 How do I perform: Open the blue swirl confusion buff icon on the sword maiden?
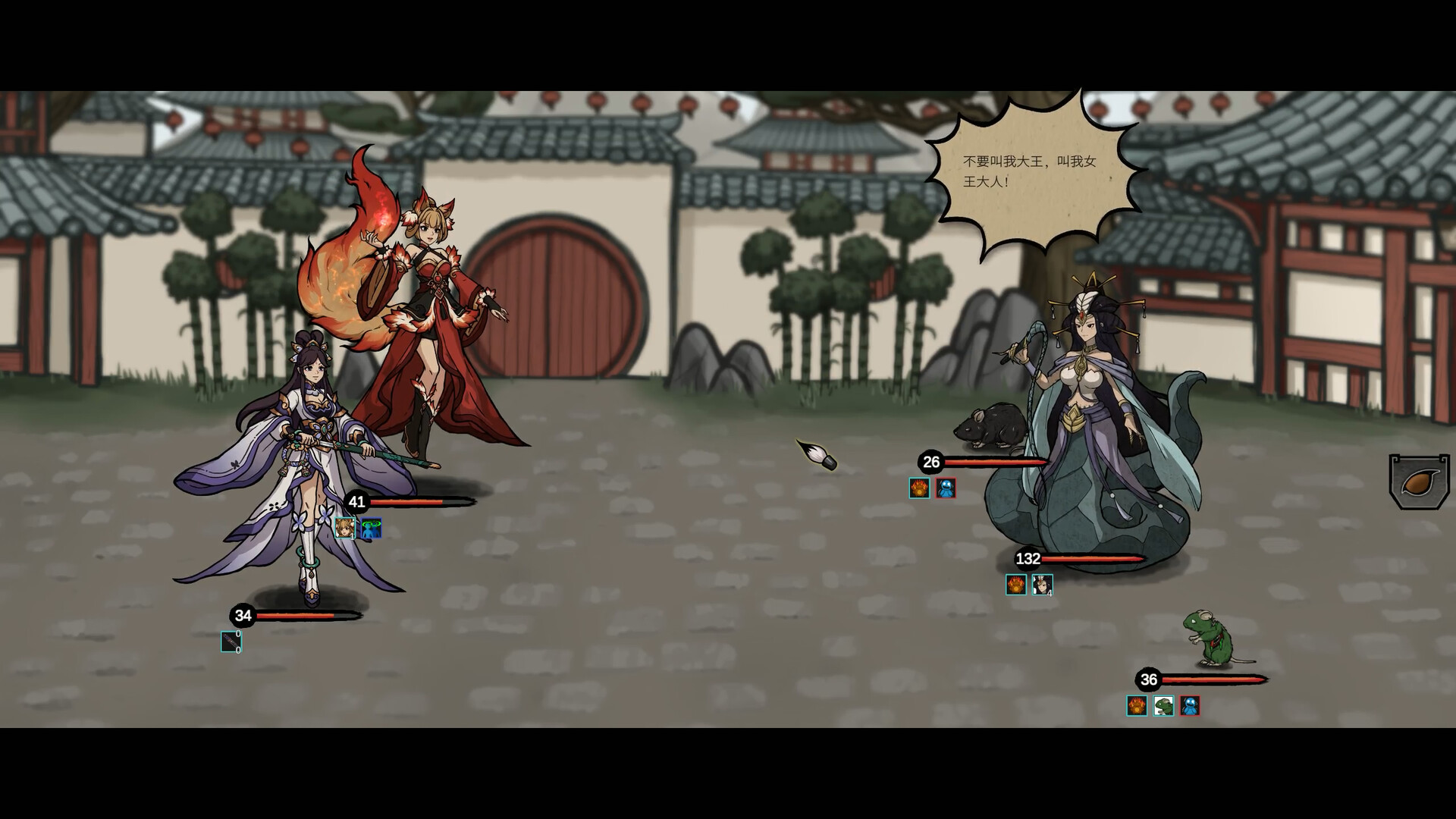coord(371,527)
